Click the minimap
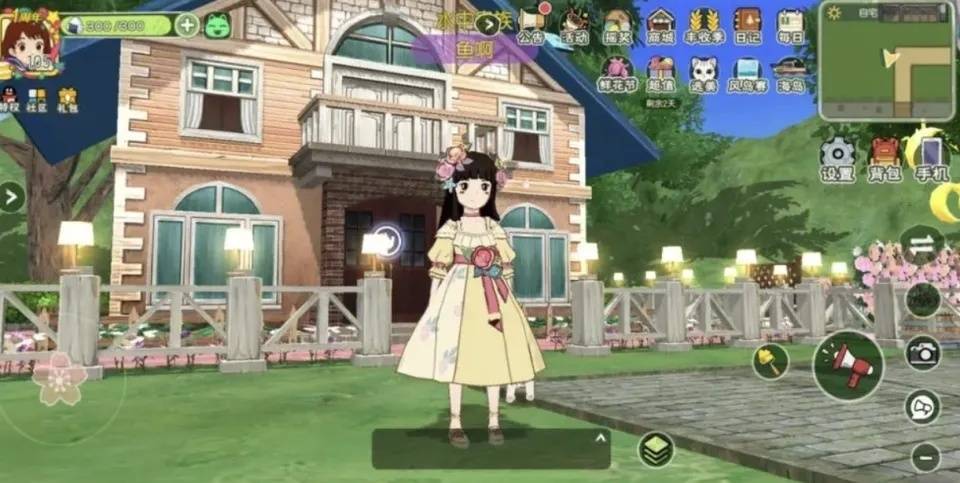Viewport: 960px width, 483px height. click(x=885, y=60)
